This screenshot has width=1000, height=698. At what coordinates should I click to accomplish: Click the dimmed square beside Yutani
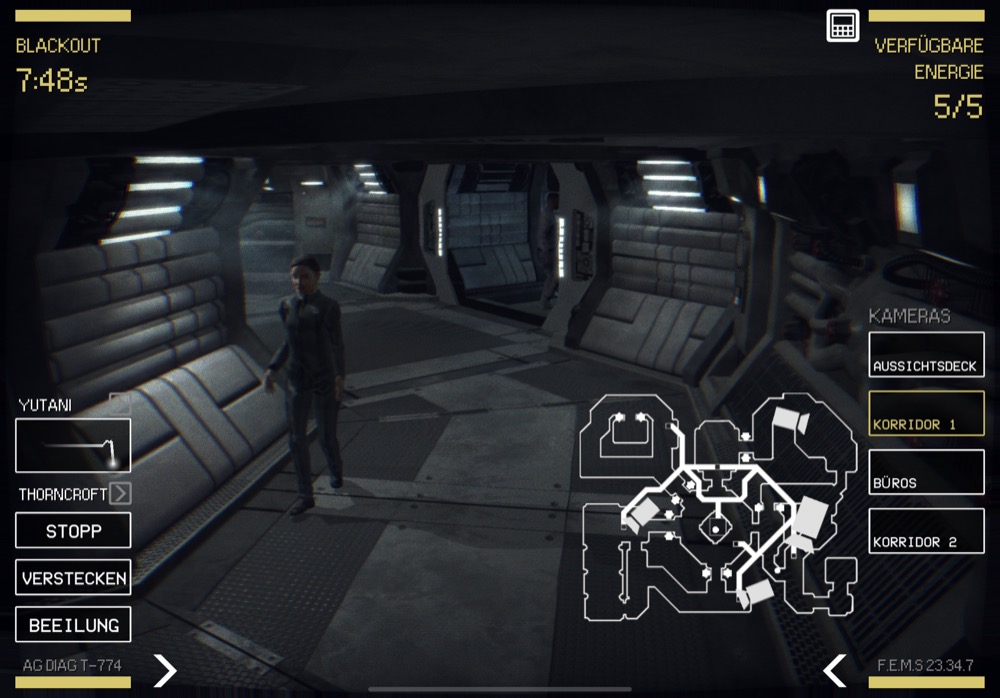point(120,404)
